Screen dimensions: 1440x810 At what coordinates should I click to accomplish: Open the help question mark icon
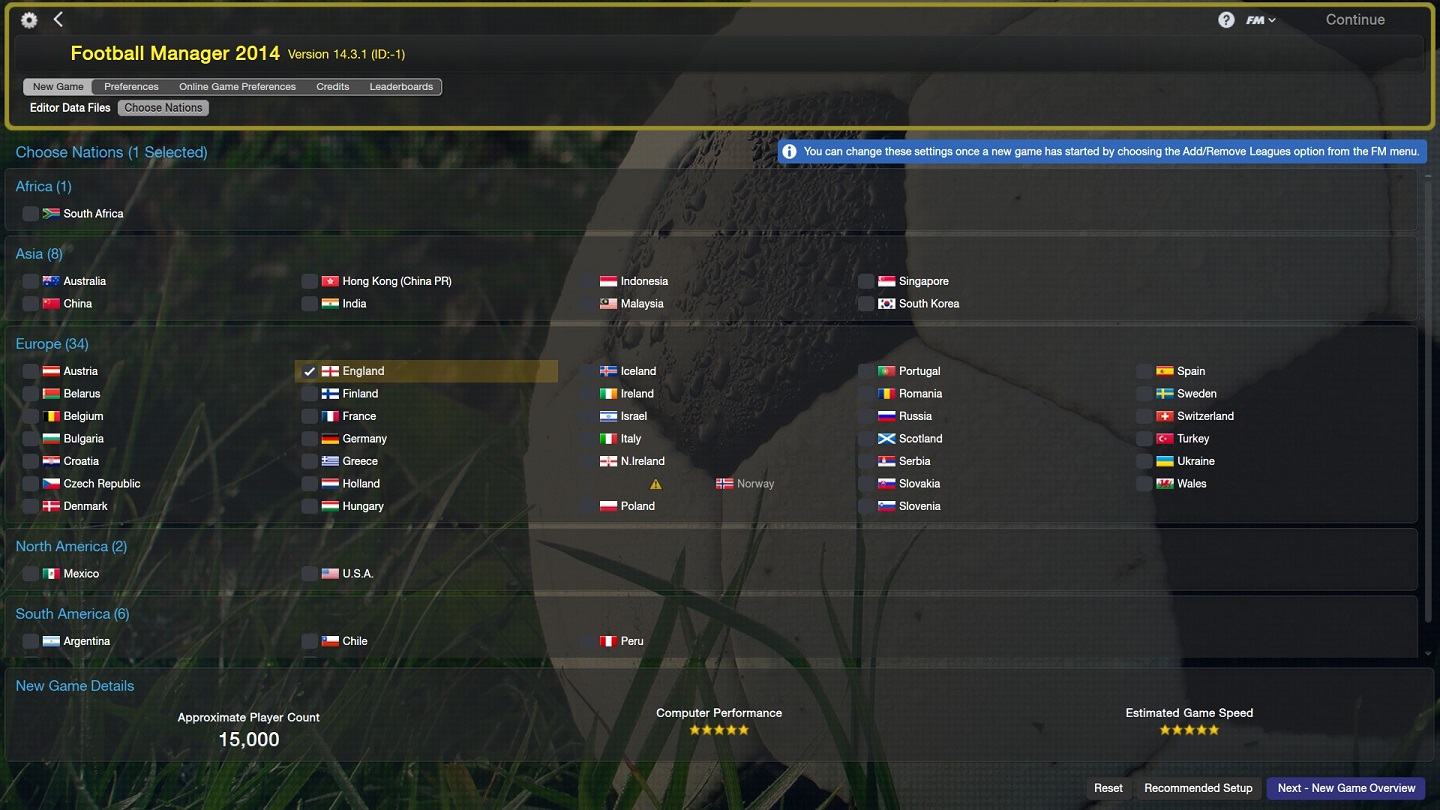click(1226, 20)
